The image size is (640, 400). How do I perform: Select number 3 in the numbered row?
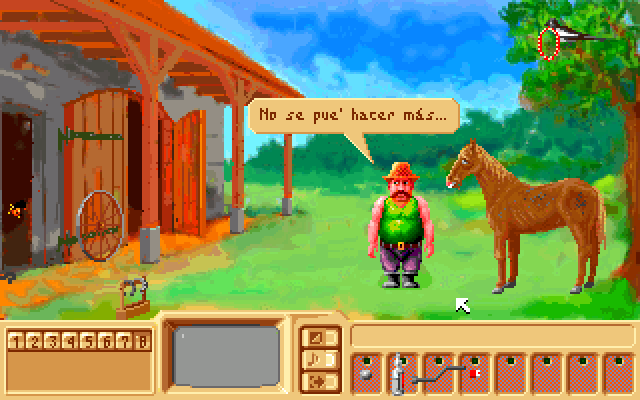coord(53,342)
